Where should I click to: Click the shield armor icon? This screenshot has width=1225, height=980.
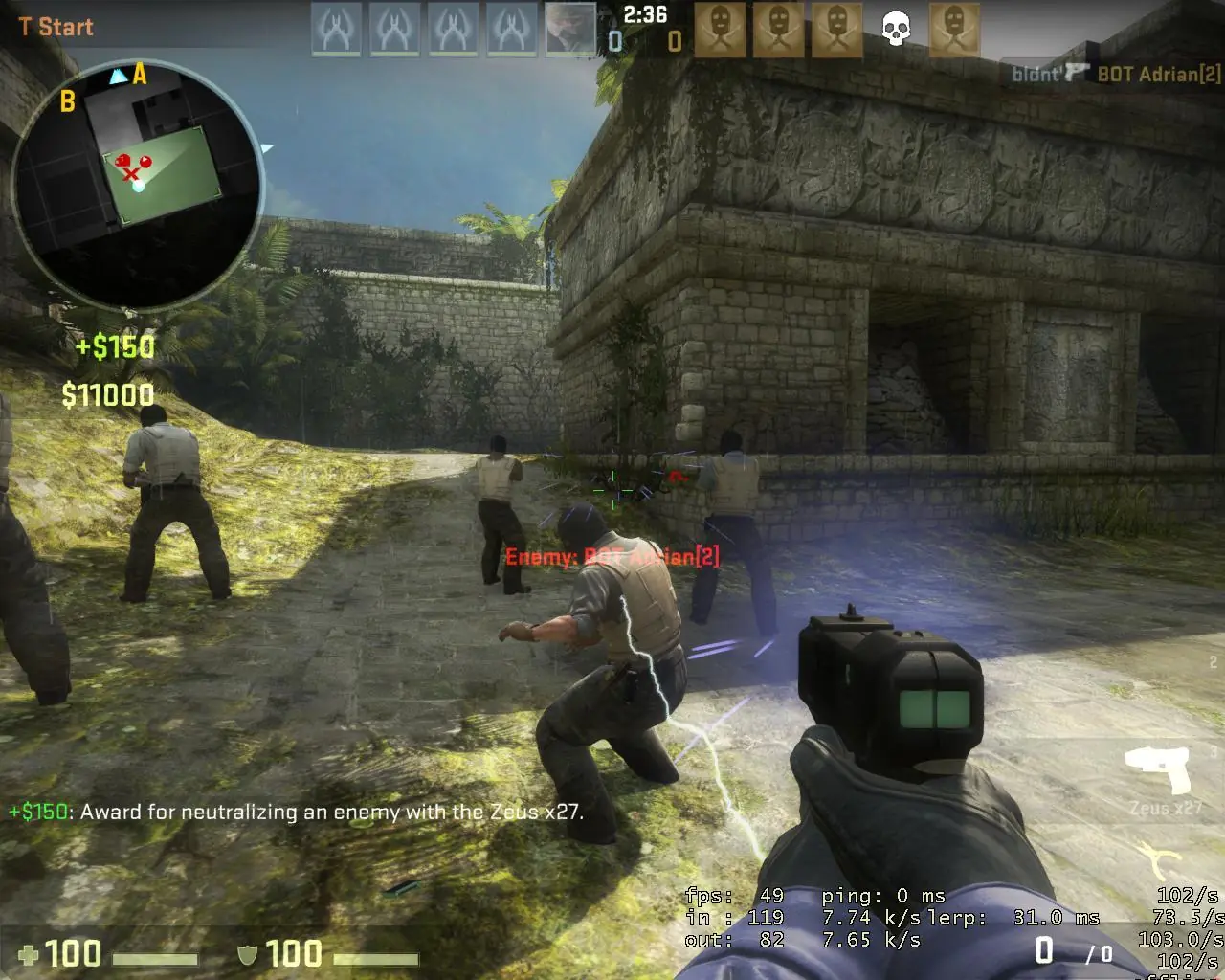pyautogui.click(x=247, y=954)
